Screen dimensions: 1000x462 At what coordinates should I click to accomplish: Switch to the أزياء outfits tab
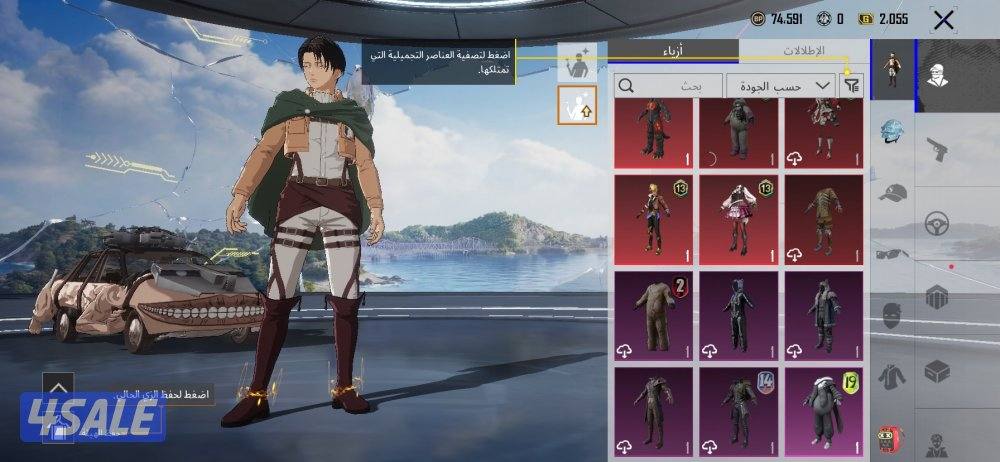[x=673, y=51]
